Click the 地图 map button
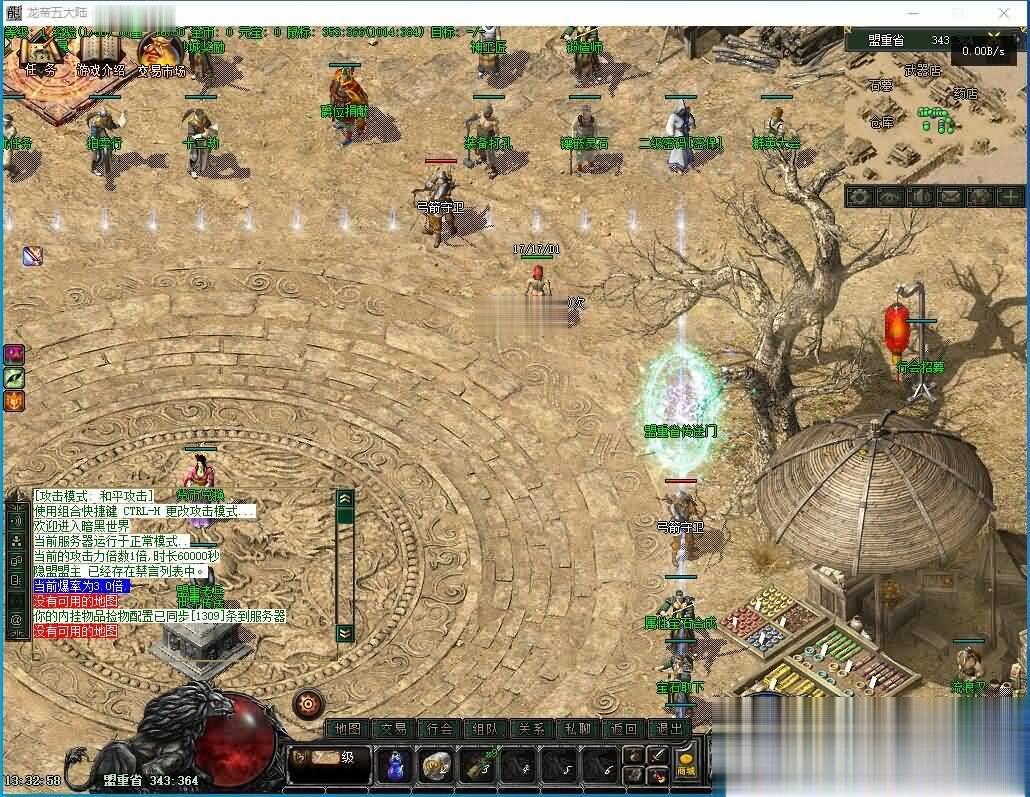 click(348, 729)
